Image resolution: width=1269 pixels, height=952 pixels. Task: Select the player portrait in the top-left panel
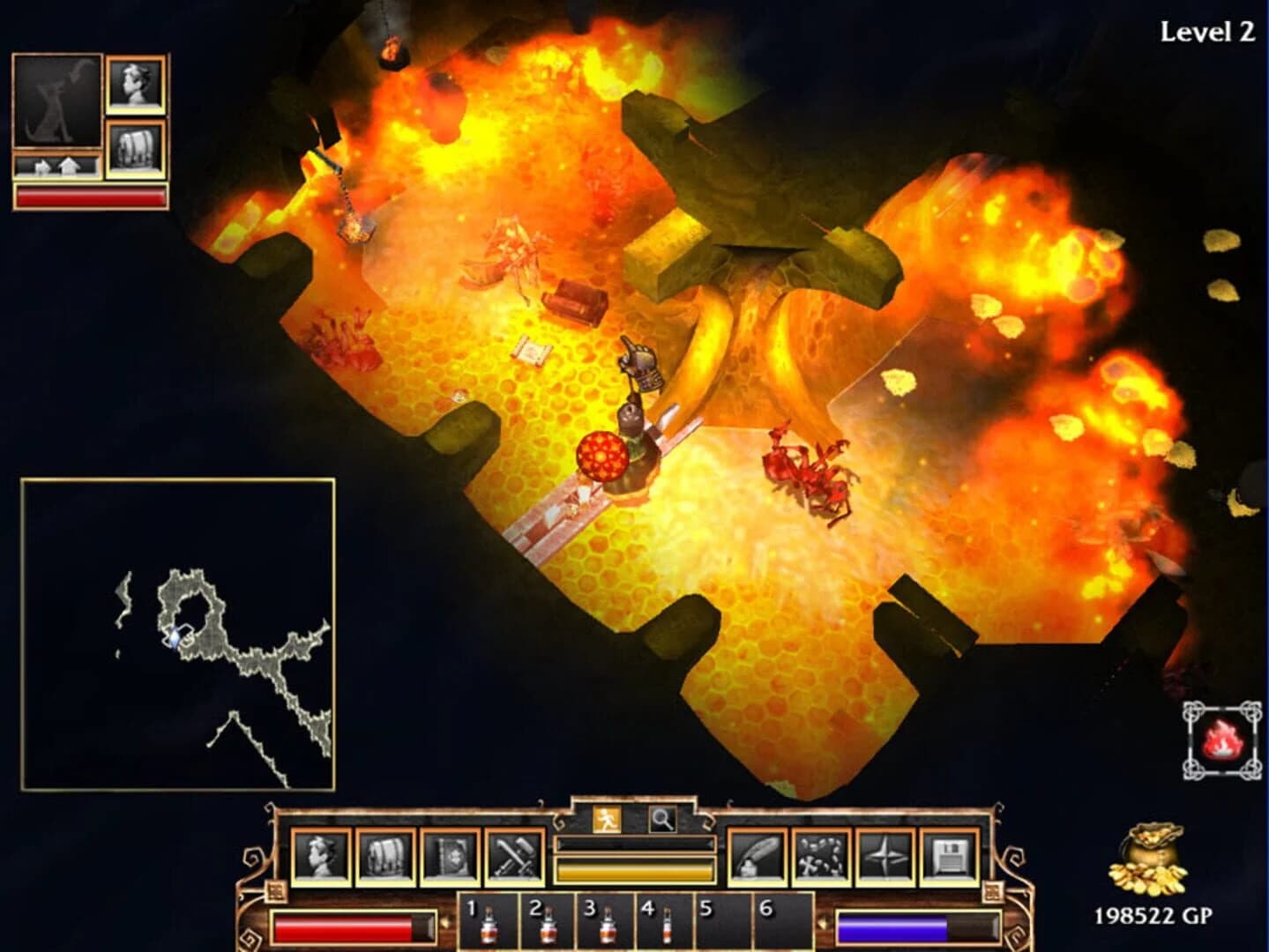point(134,86)
